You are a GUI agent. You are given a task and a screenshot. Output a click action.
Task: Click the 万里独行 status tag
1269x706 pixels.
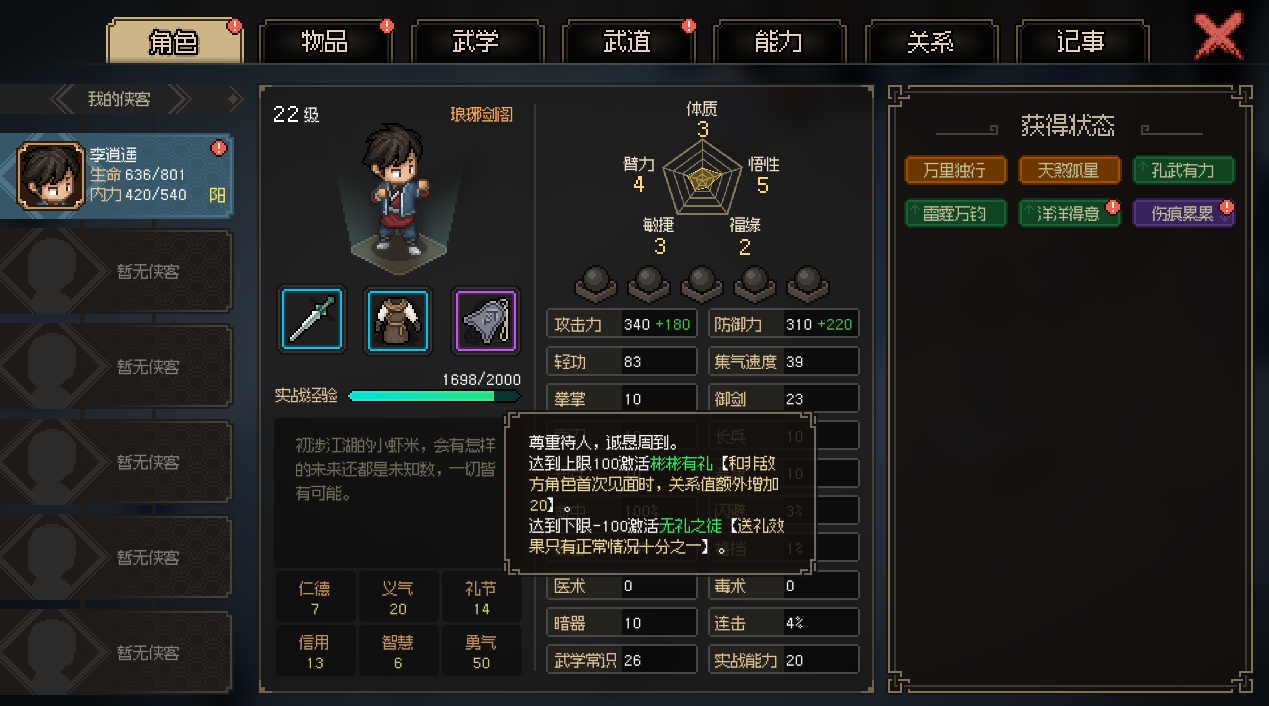pyautogui.click(x=954, y=170)
